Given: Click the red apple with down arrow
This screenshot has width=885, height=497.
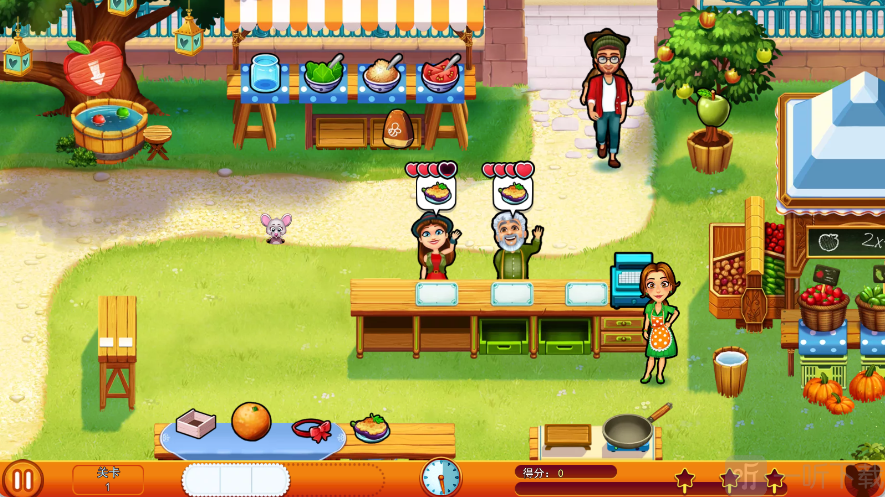Looking at the screenshot, I should click(x=92, y=68).
